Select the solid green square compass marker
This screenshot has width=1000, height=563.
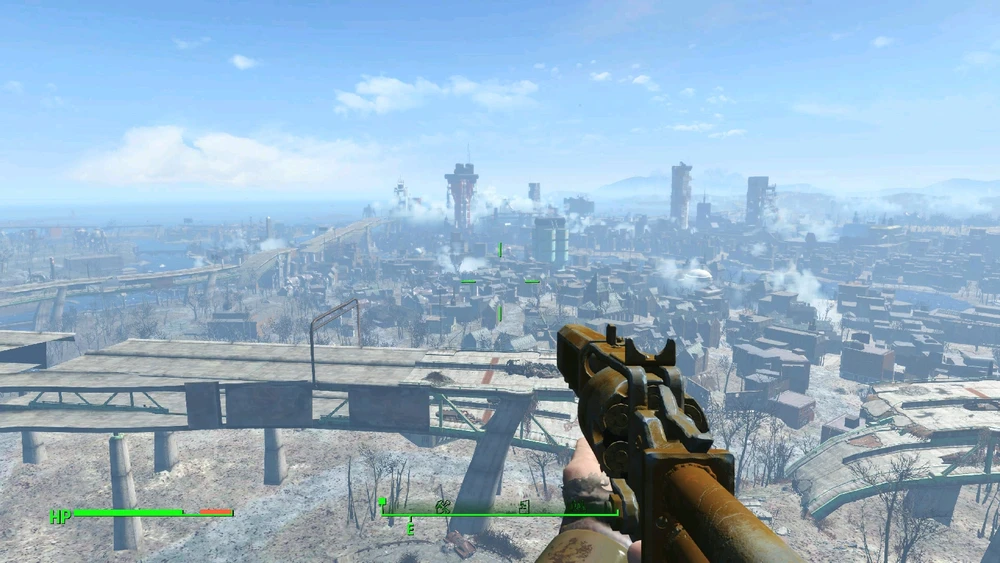[x=382, y=502]
